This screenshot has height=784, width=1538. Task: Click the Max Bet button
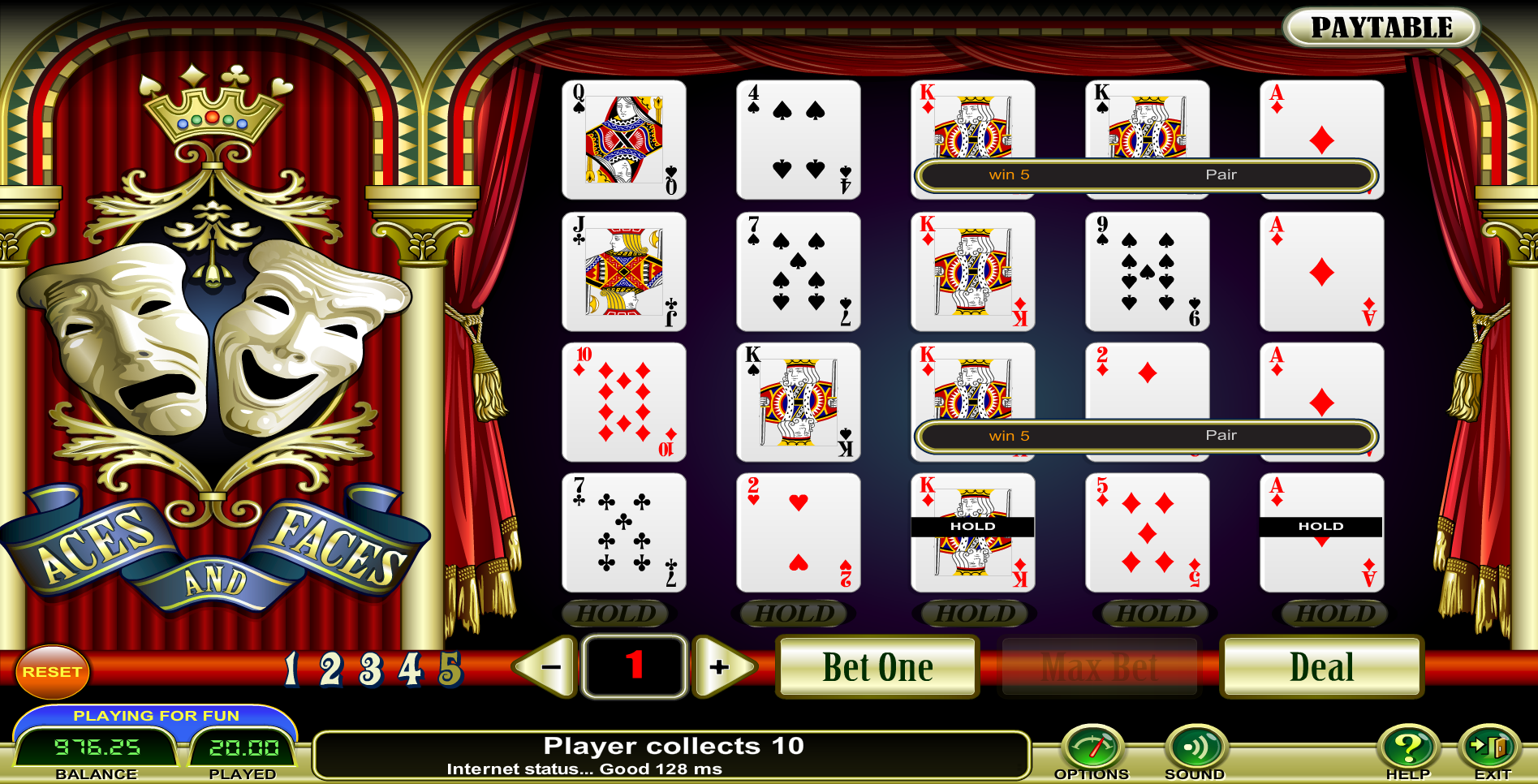click(x=1100, y=667)
